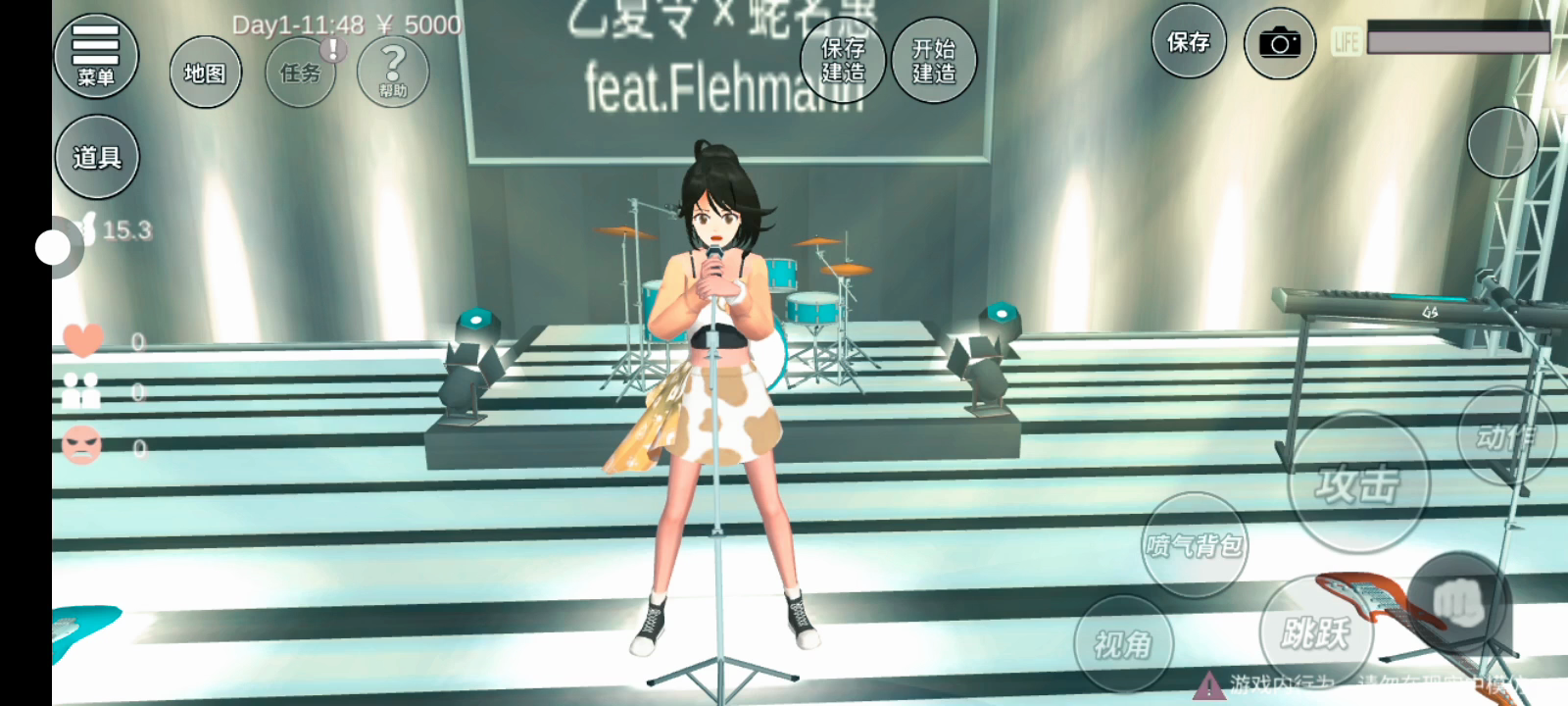The width and height of the screenshot is (1568, 706).
Task: Show the 任务 quest list
Action: tap(300, 73)
